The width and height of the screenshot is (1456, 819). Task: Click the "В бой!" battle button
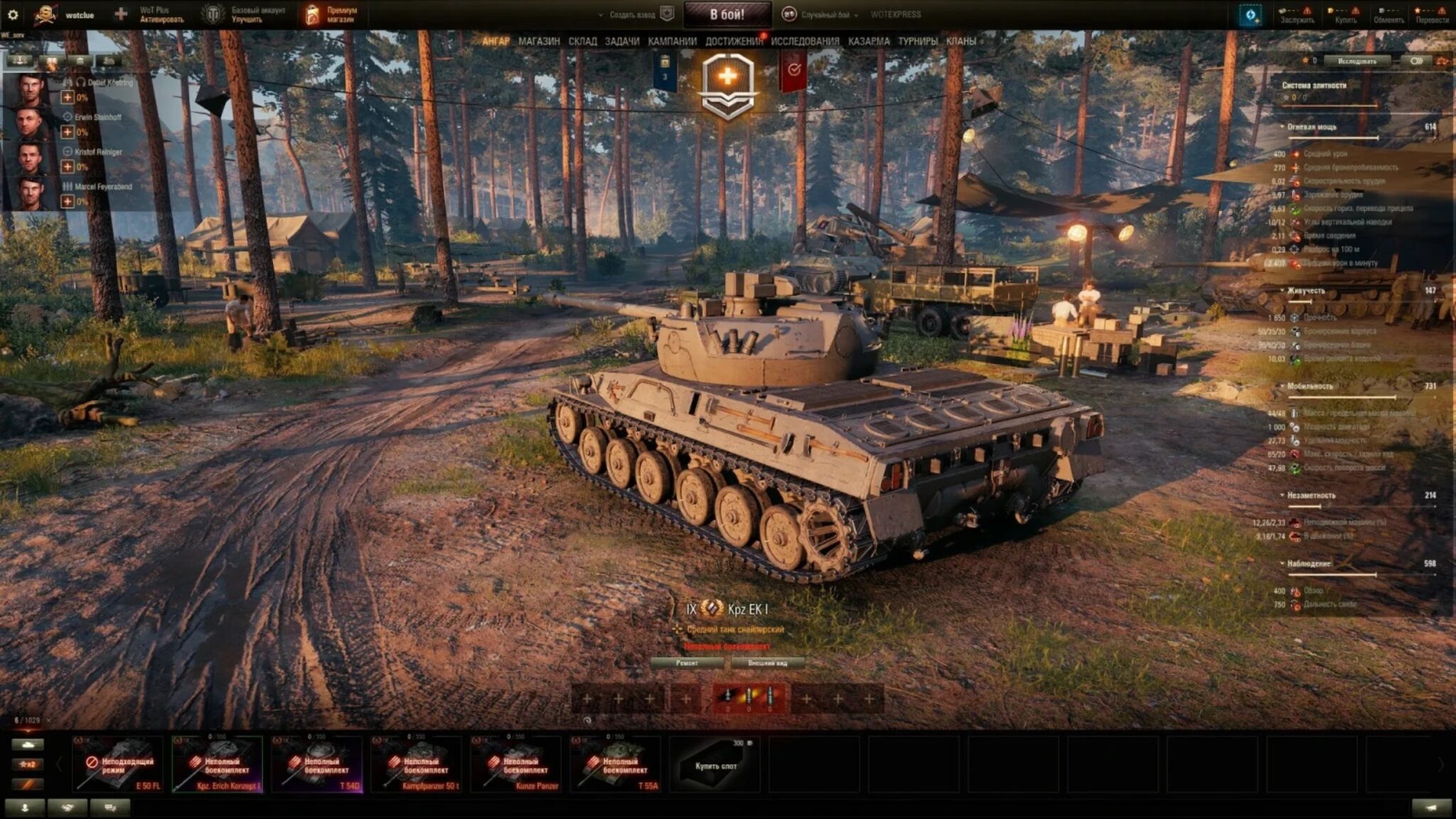coord(727,14)
